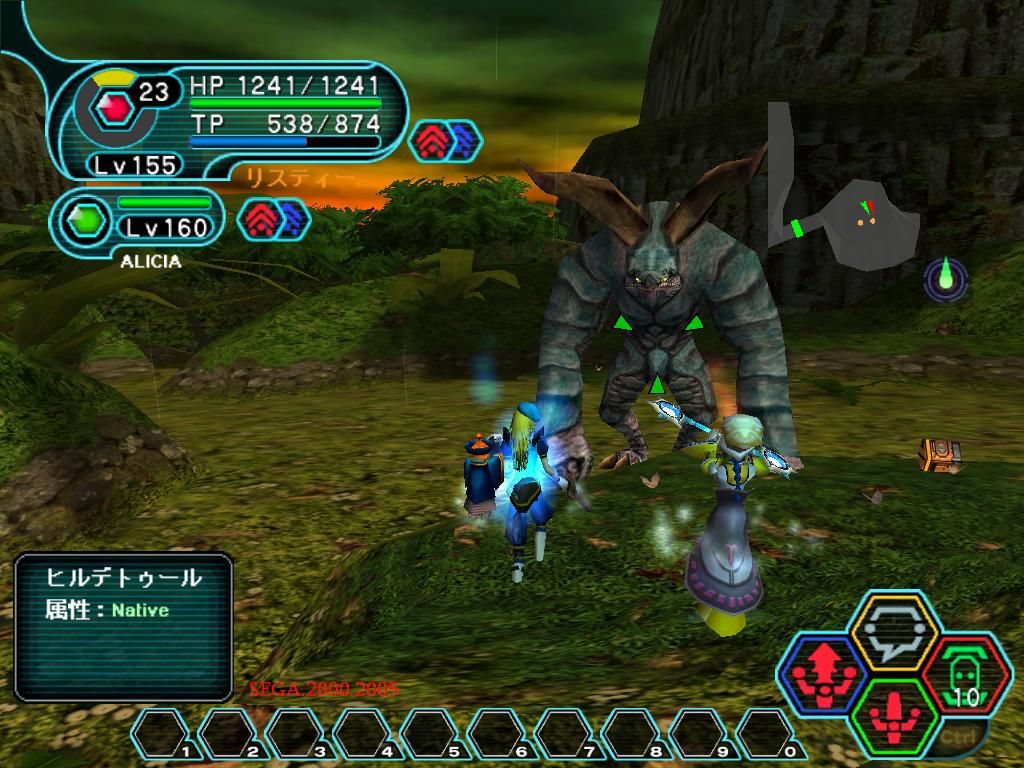Select quick slot number 0
The width and height of the screenshot is (1024, 768).
[x=770, y=734]
